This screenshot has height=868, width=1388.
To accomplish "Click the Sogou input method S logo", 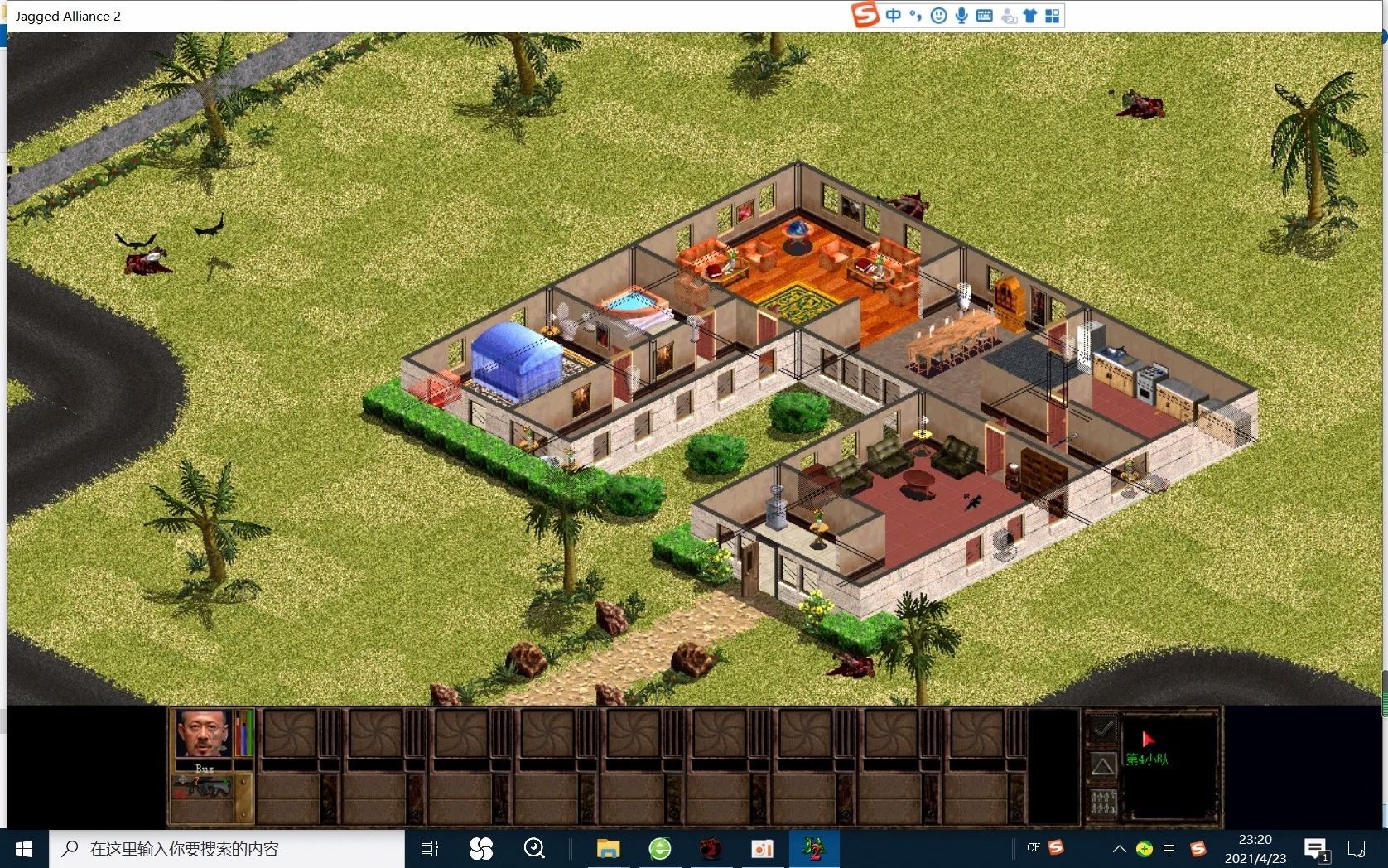I will point(865,15).
